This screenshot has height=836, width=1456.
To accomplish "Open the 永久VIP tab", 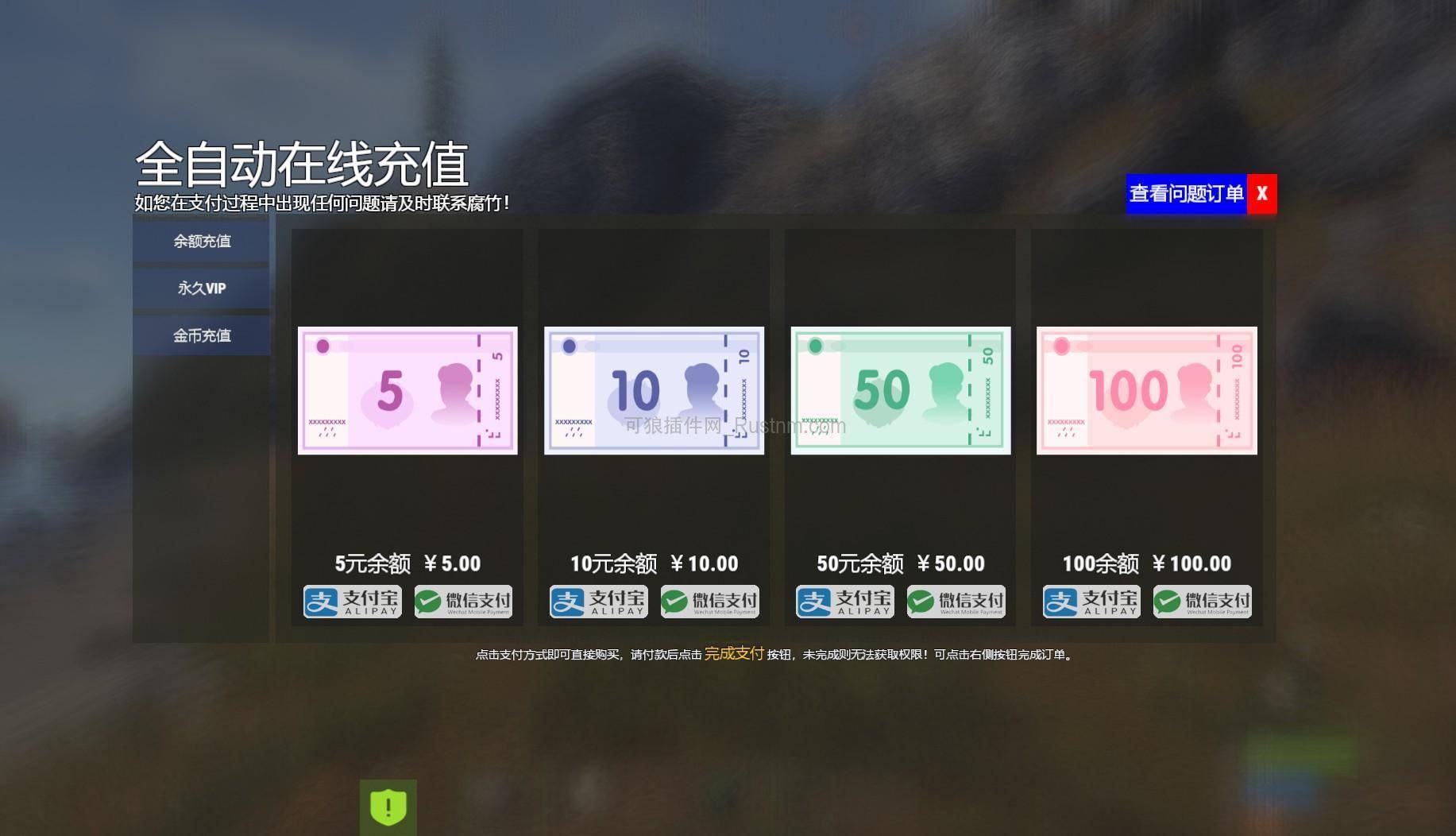I will [x=201, y=288].
